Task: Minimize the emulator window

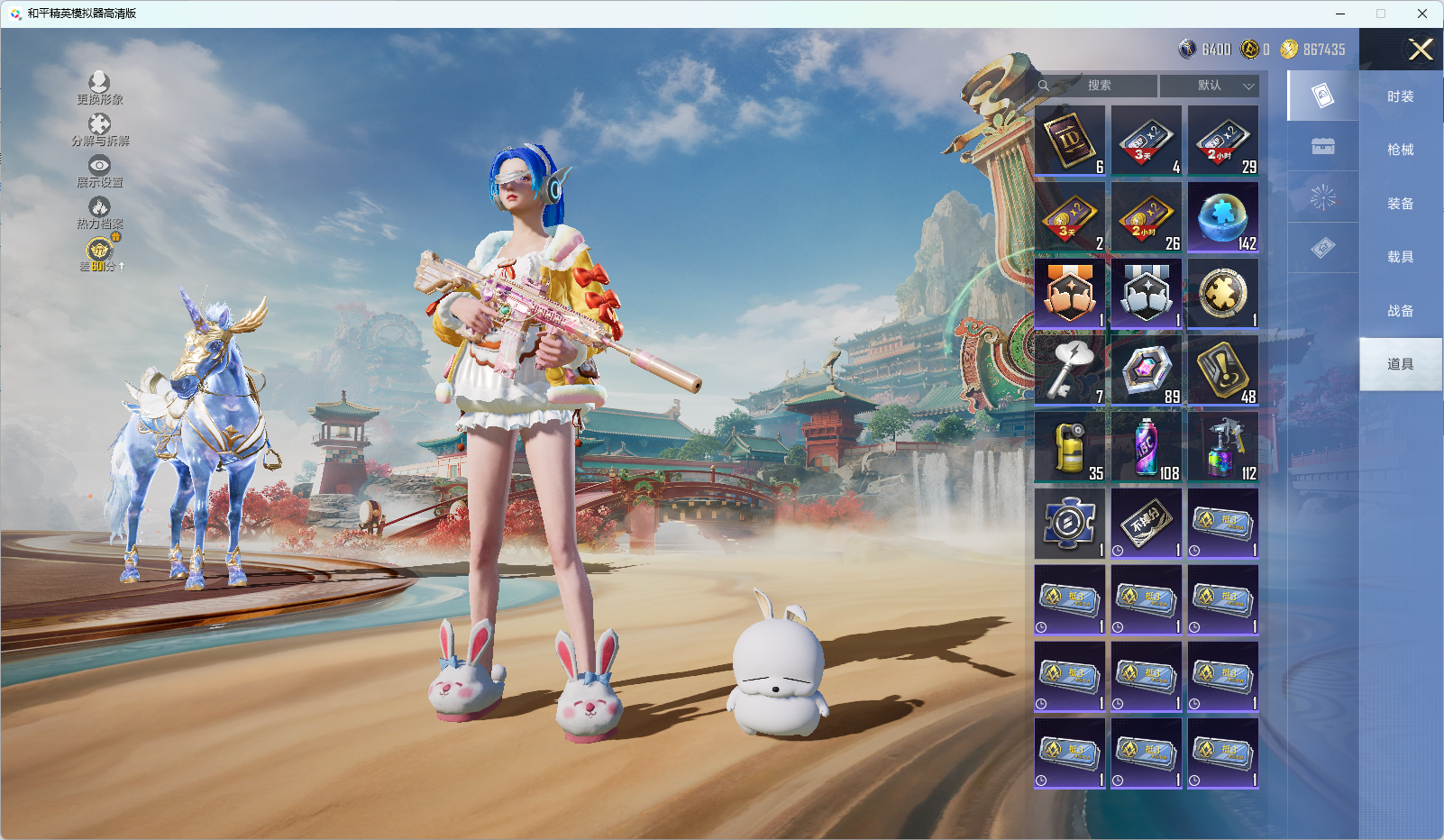Action: coord(1340,14)
